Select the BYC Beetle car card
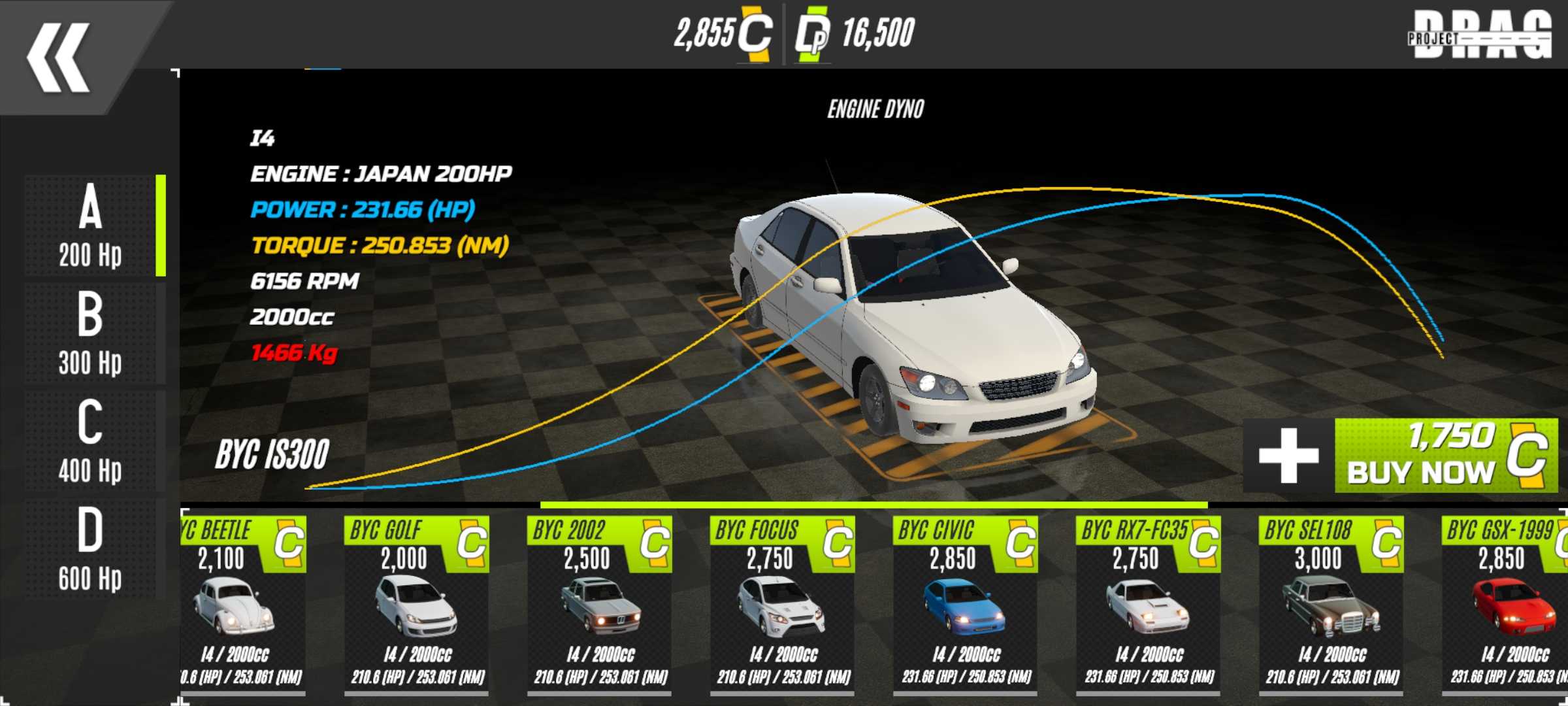Screen dimensions: 1568x706 coord(240,605)
